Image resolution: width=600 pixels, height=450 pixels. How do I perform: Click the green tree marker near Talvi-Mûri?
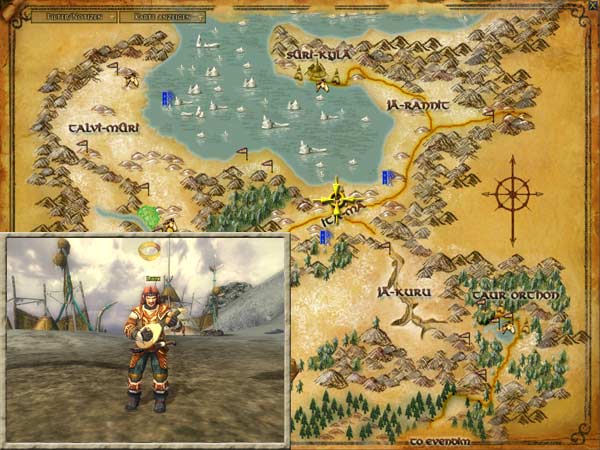pyautogui.click(x=151, y=215)
